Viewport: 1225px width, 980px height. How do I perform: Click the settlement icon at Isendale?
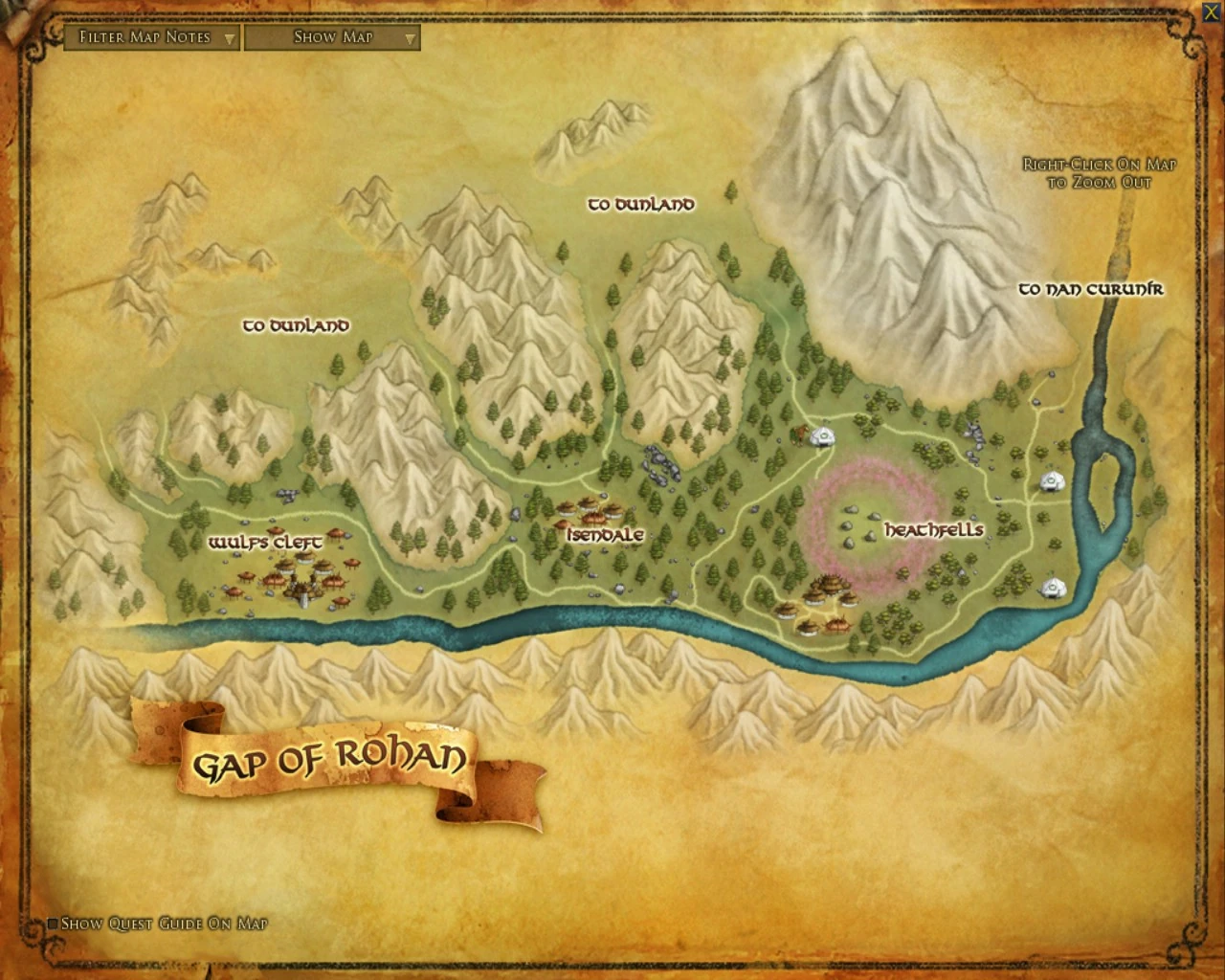click(x=589, y=512)
